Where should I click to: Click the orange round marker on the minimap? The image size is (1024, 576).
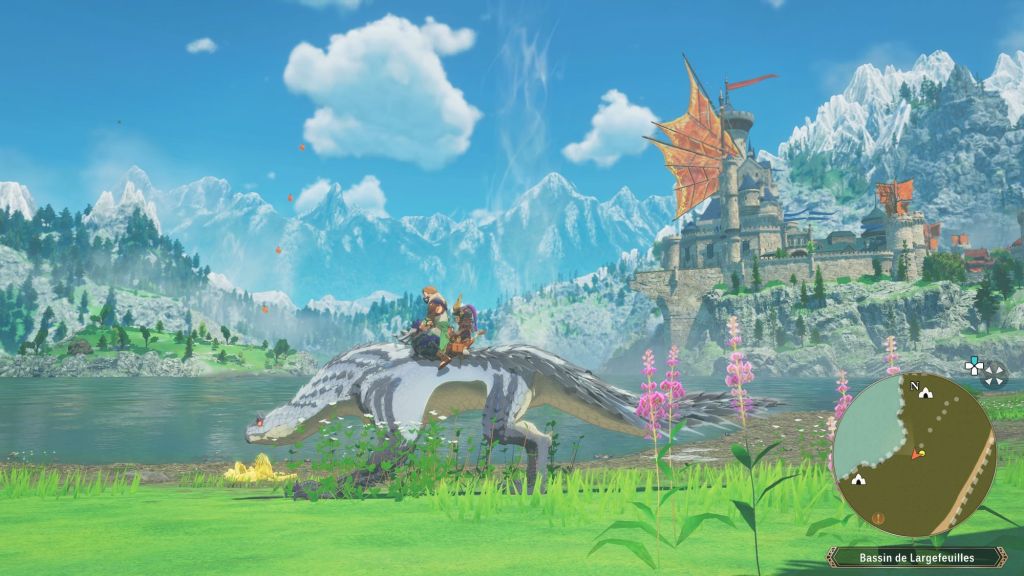(879, 518)
